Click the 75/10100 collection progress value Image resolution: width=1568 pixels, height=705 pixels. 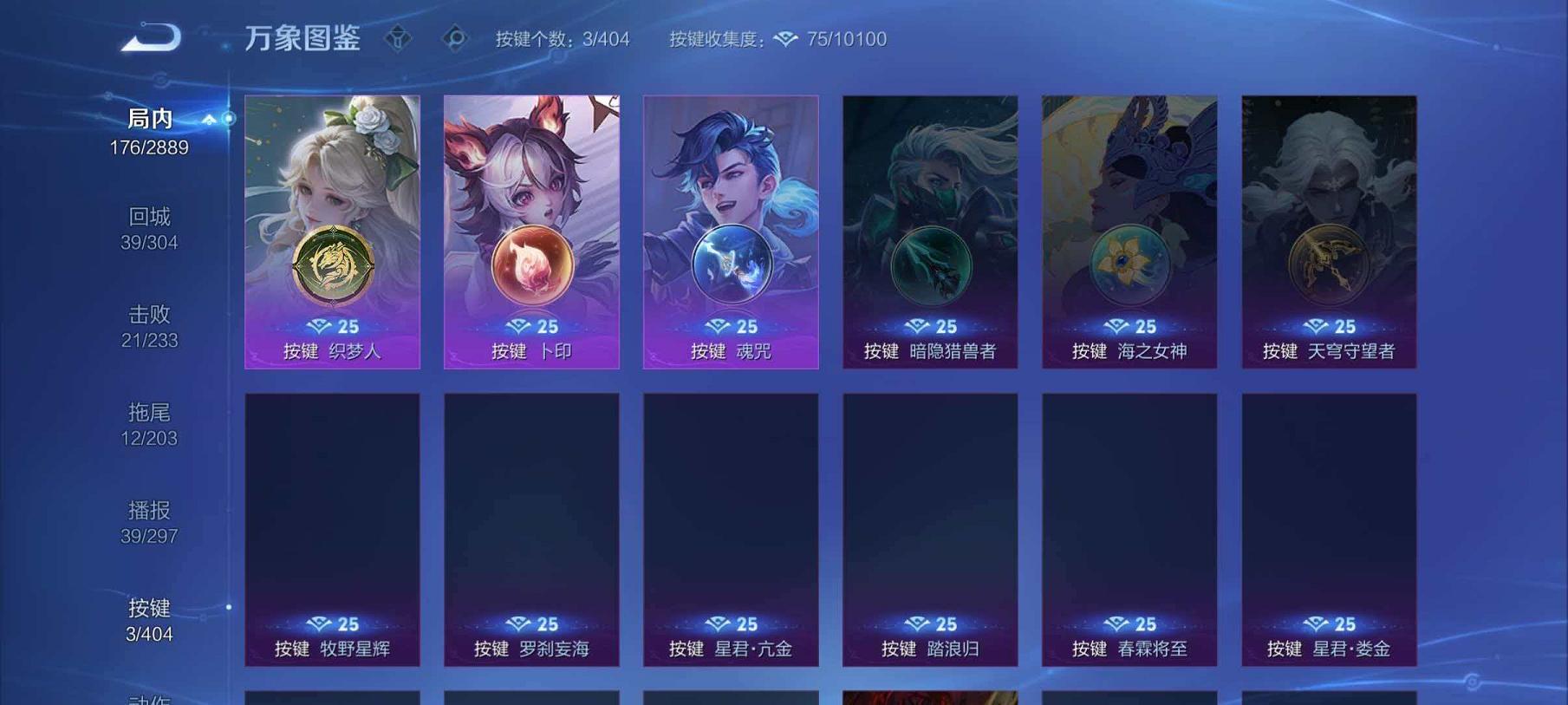point(845,39)
